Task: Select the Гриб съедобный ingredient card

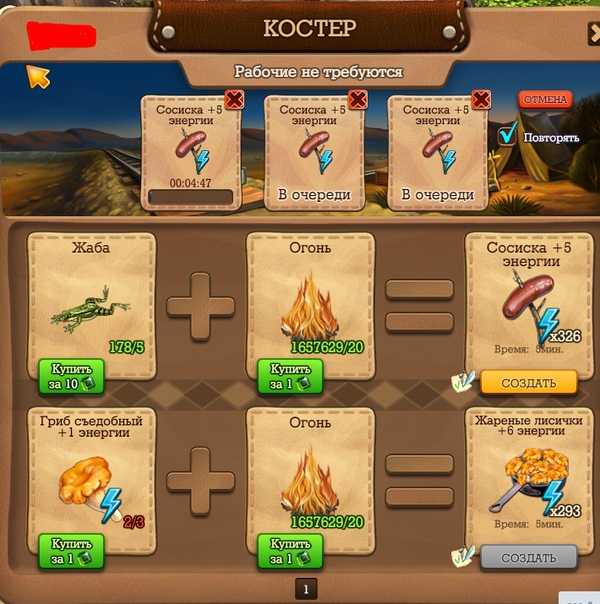Action: click(92, 468)
